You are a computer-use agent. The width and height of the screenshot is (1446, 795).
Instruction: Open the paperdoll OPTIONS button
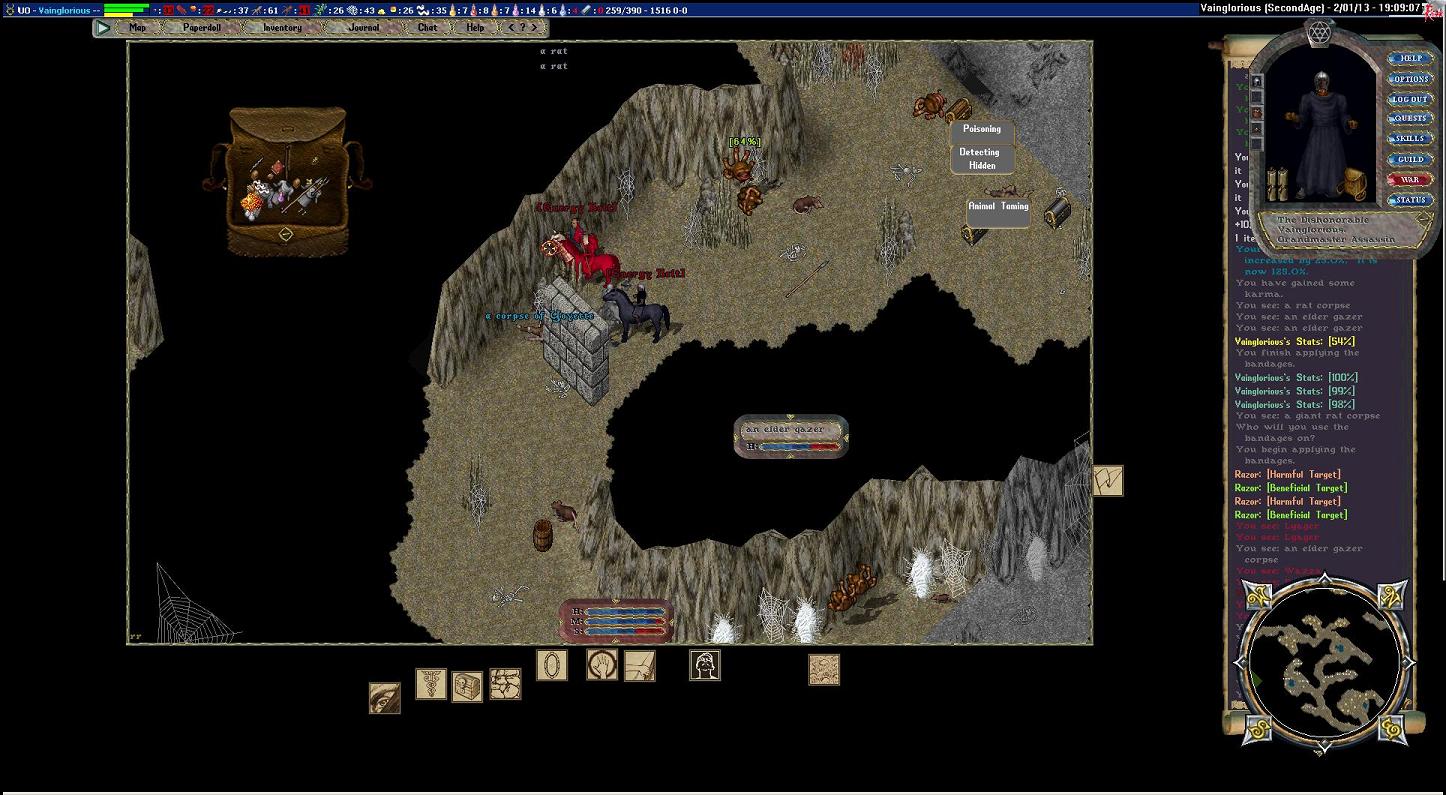pyautogui.click(x=1409, y=79)
